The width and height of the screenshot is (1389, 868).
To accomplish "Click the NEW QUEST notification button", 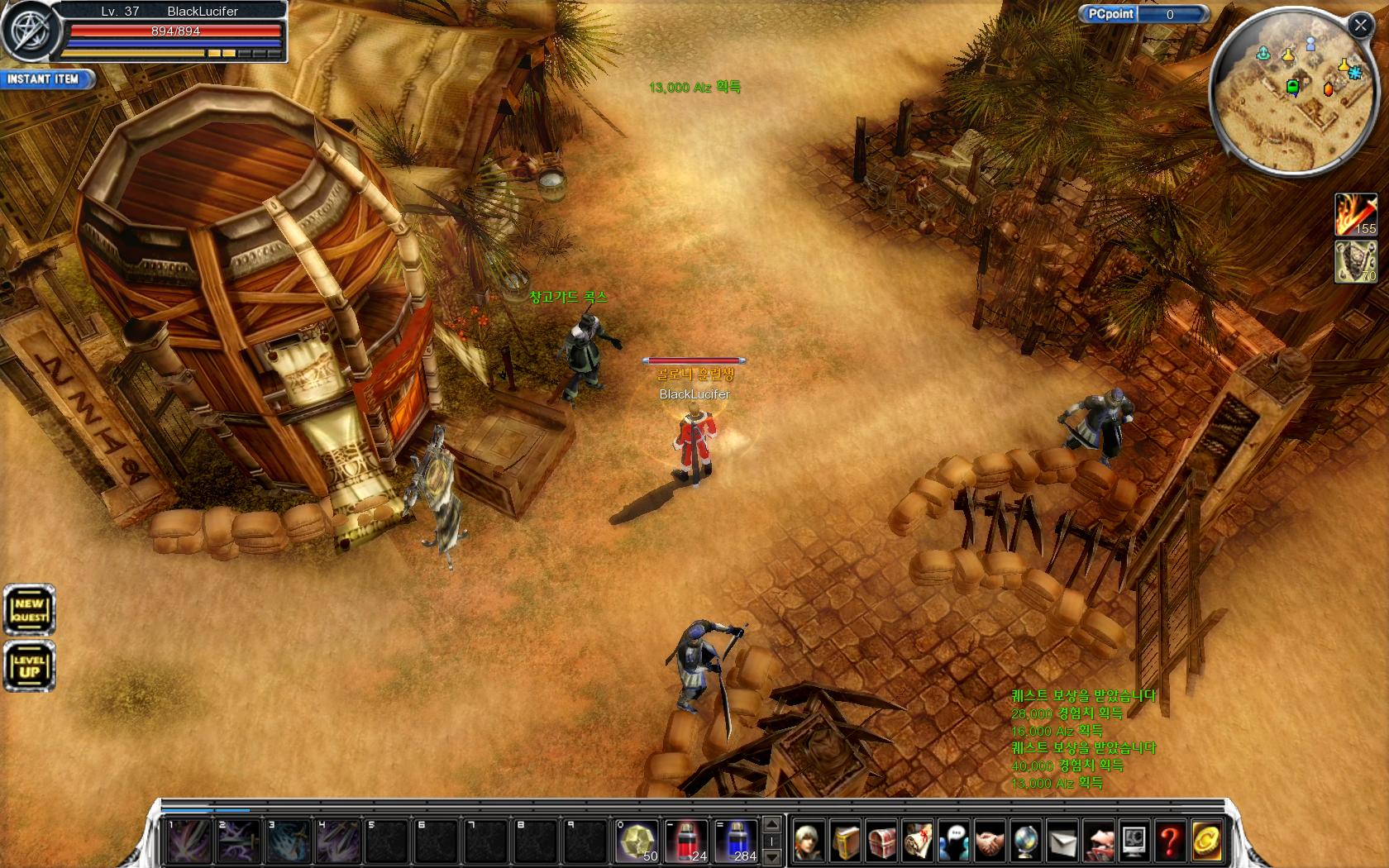I will [x=29, y=611].
